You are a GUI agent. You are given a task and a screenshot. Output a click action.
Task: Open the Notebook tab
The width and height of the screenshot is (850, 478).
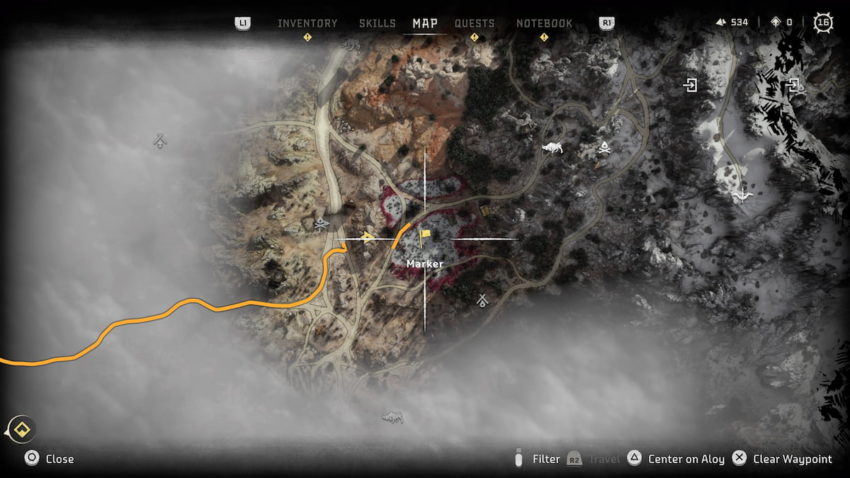544,23
